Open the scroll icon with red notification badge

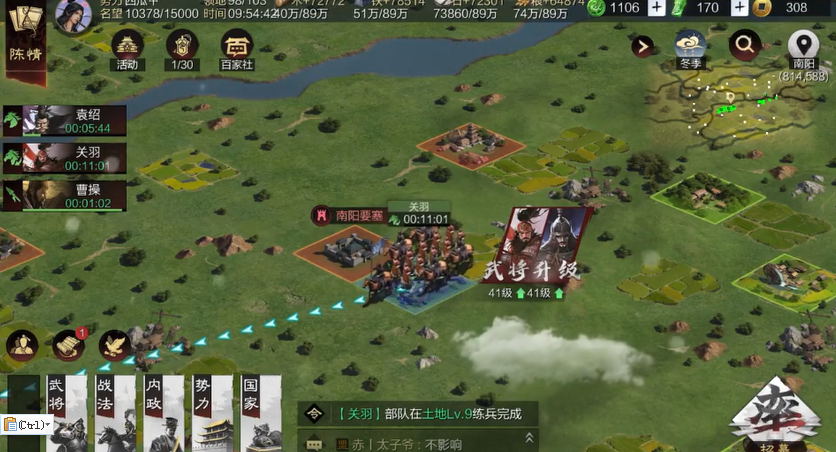(69, 345)
